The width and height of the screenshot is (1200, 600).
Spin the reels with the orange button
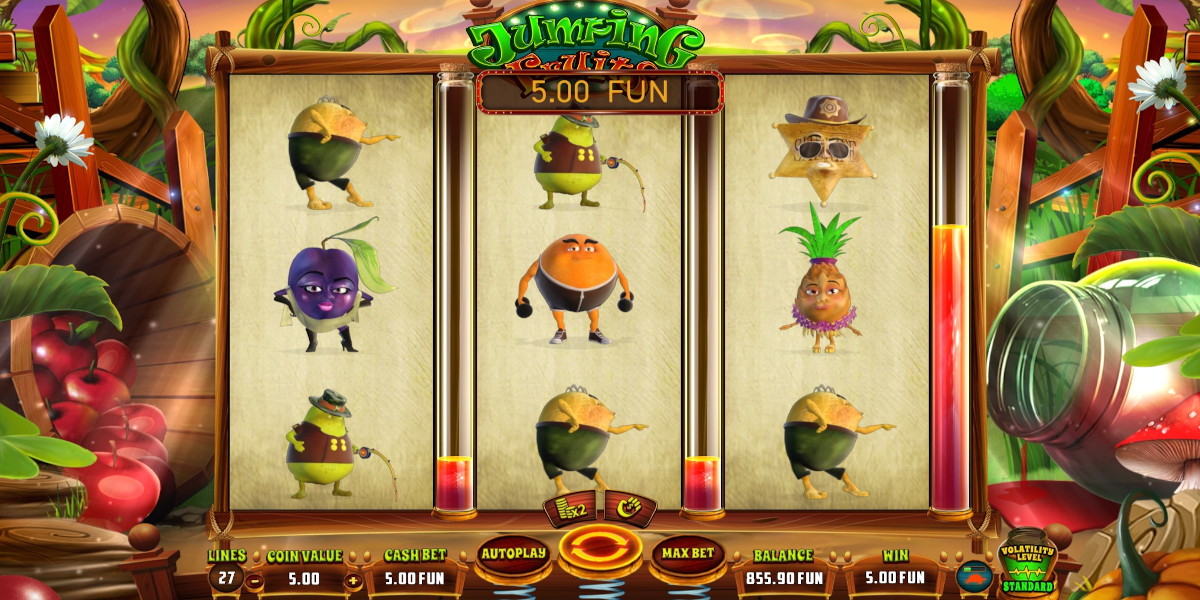[600, 550]
